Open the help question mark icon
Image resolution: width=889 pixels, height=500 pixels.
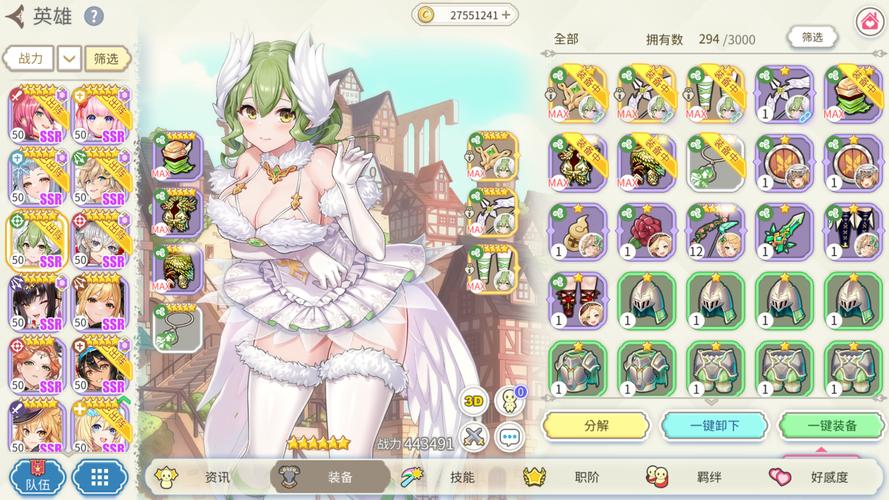[93, 16]
